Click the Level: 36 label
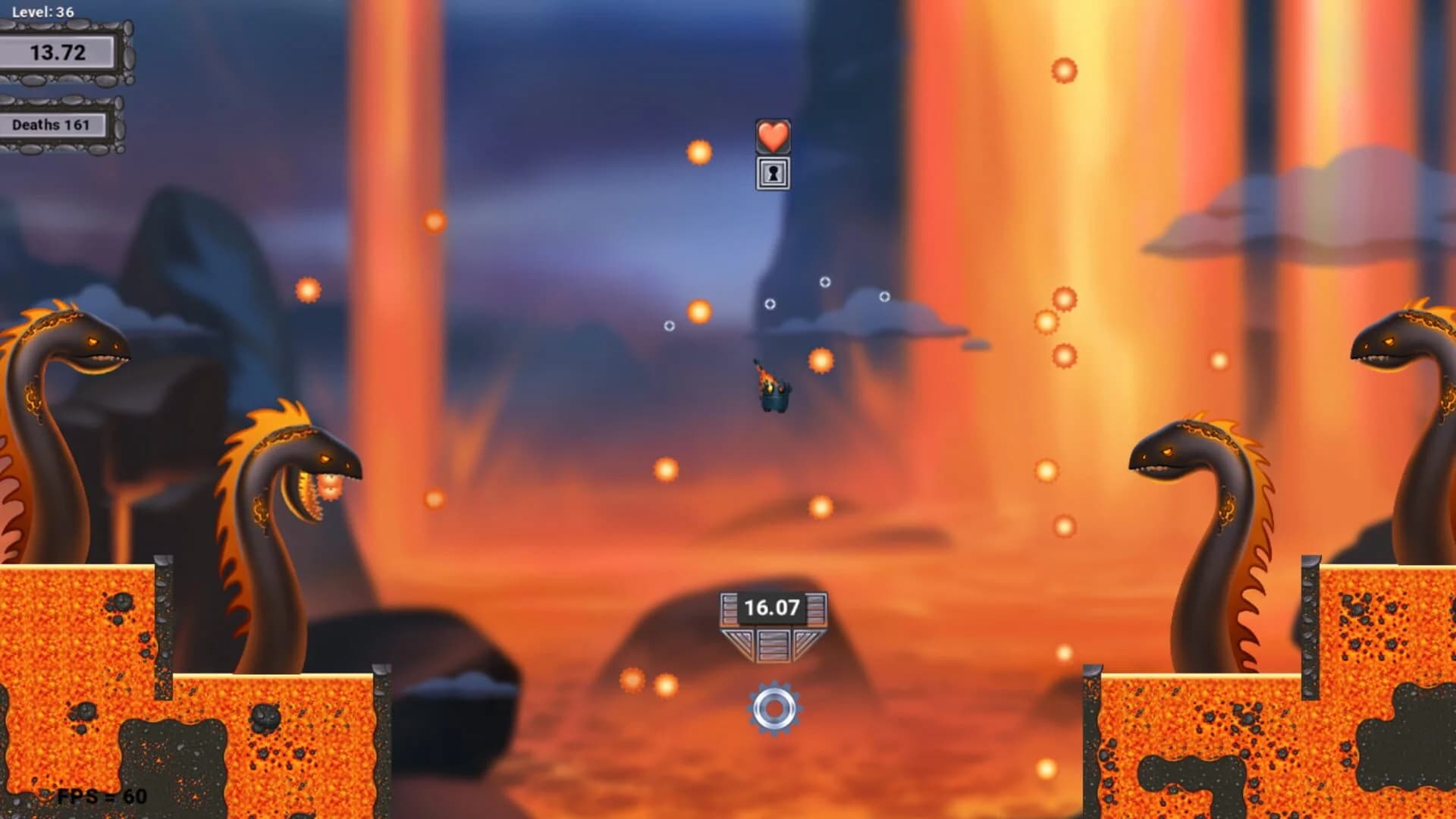 [42, 12]
